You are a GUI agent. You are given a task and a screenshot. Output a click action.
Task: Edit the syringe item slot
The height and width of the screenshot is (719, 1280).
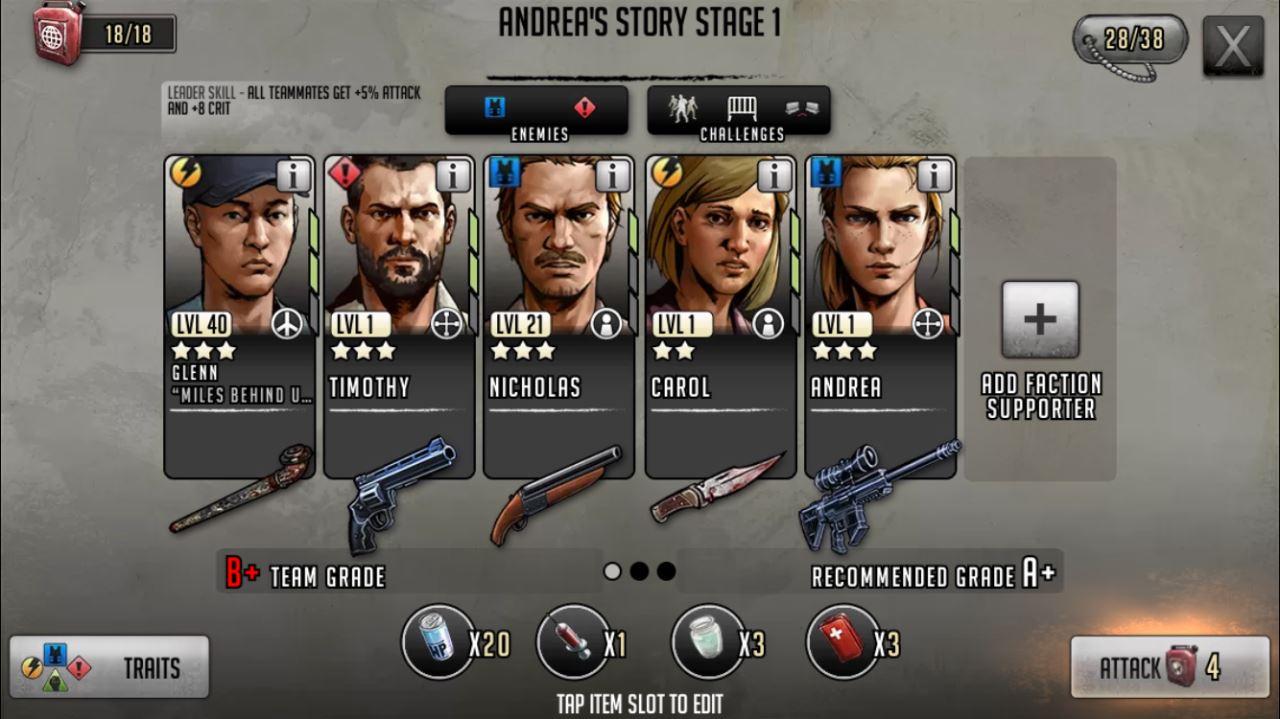click(573, 641)
